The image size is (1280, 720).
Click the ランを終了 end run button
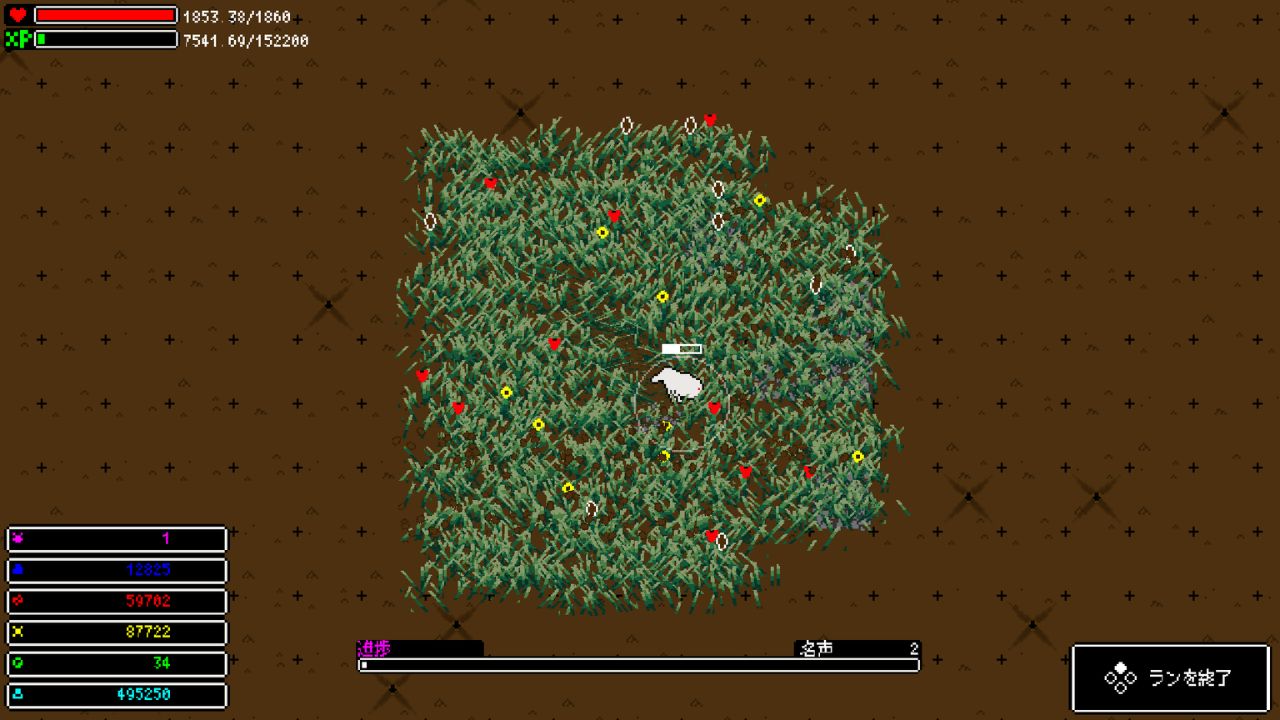tap(1170, 678)
